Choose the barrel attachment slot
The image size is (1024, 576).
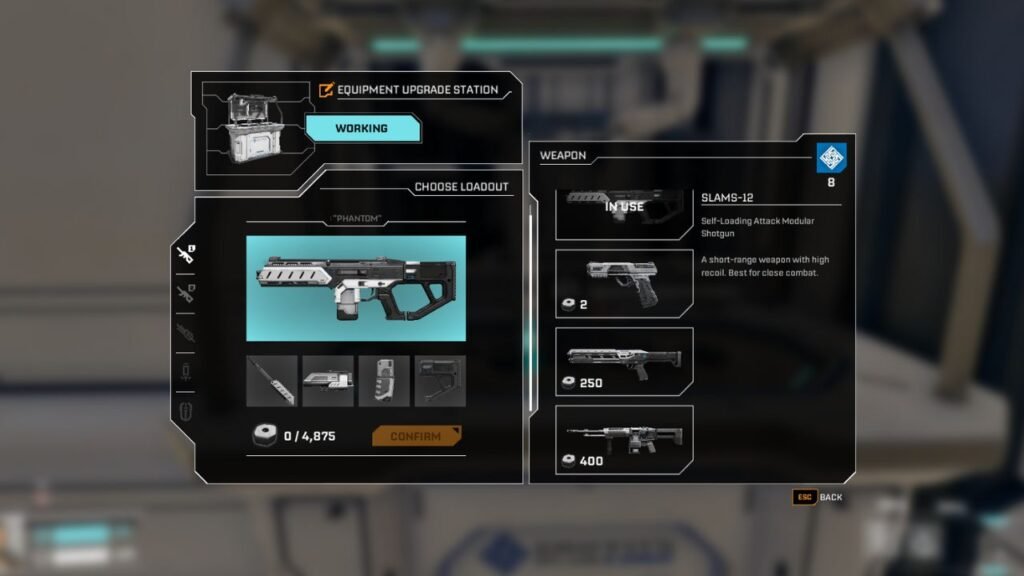[x=272, y=381]
